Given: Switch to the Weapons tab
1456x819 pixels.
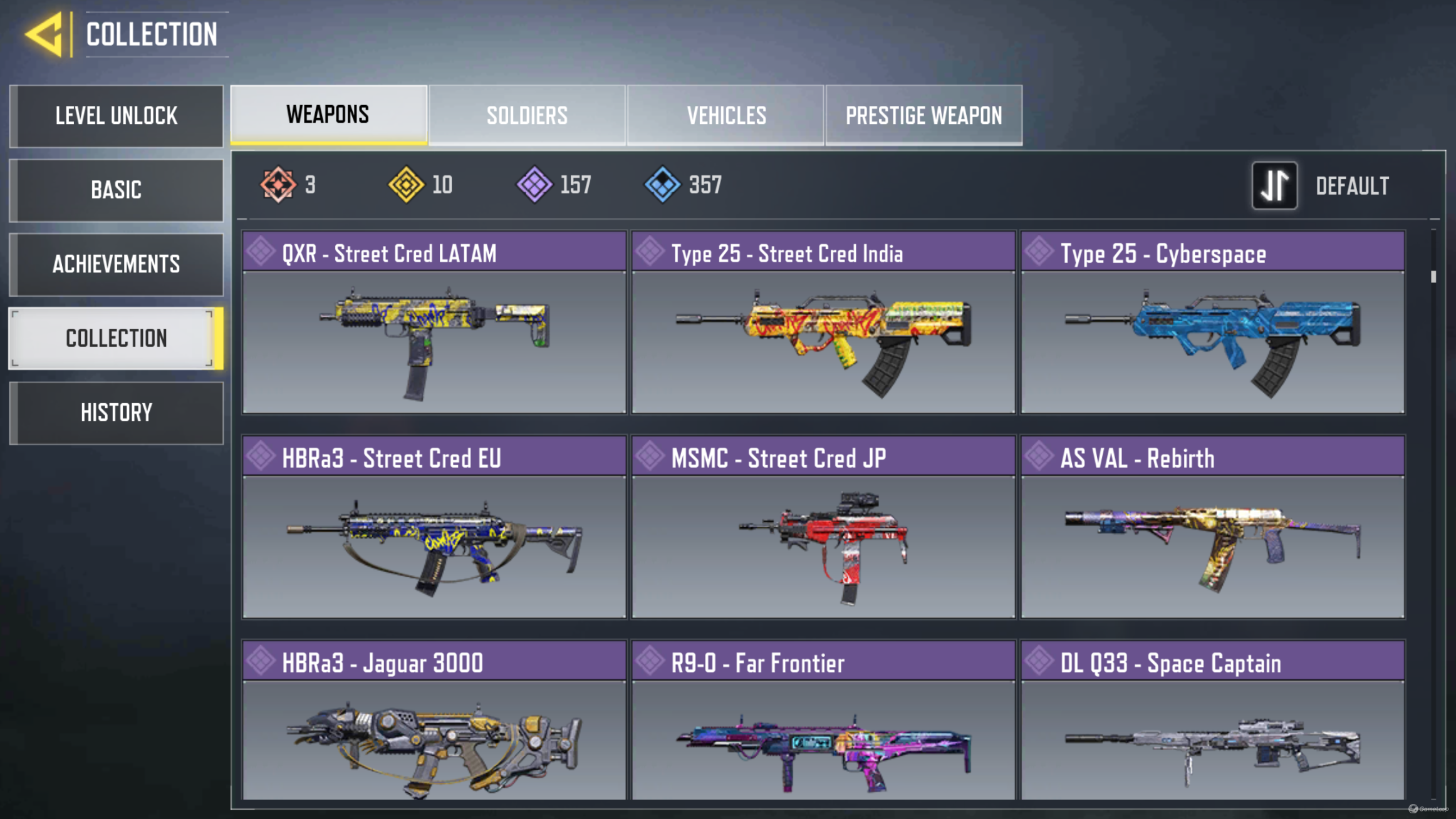Looking at the screenshot, I should click(328, 115).
